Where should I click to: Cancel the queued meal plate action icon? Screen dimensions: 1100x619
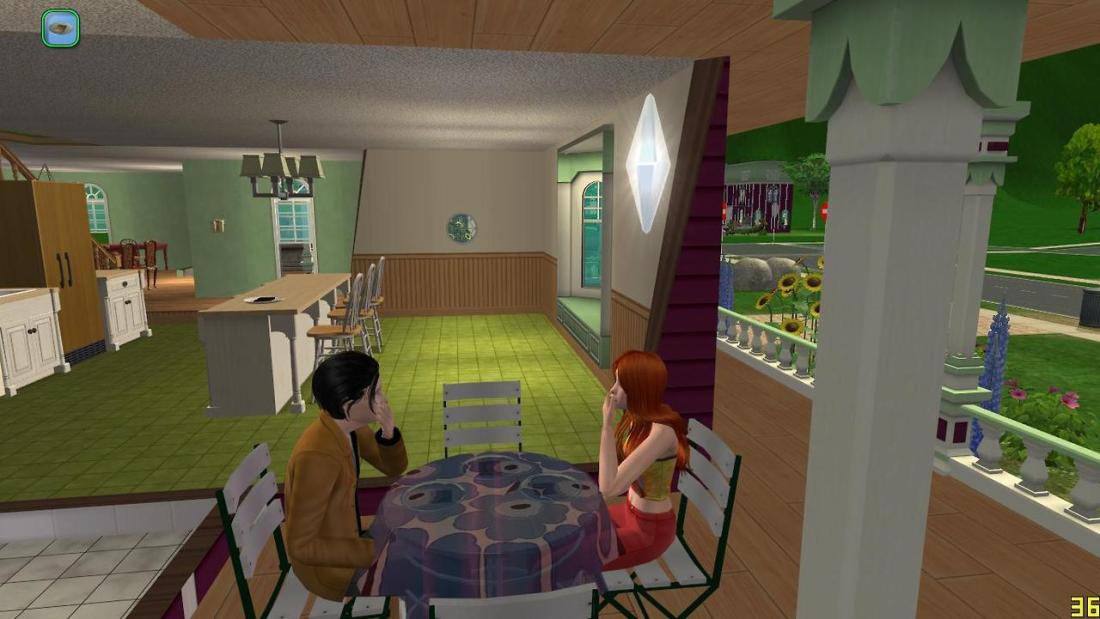(x=61, y=28)
